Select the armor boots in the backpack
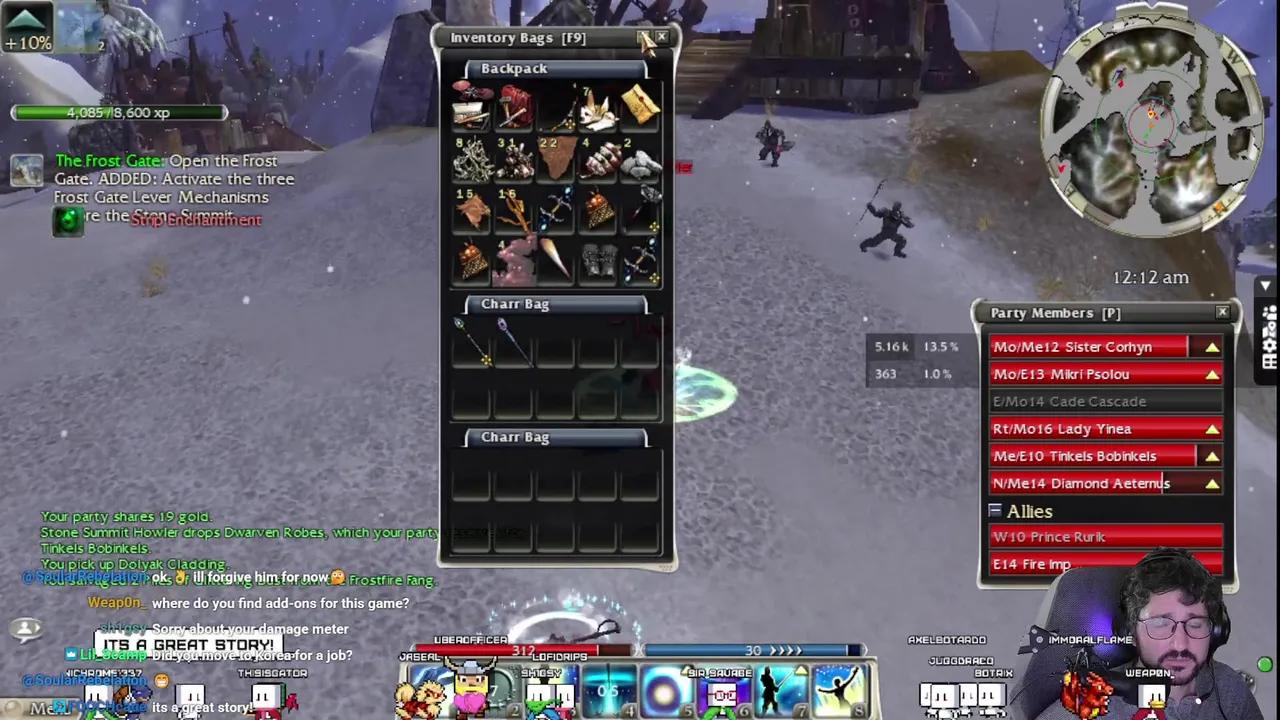 click(x=600, y=258)
